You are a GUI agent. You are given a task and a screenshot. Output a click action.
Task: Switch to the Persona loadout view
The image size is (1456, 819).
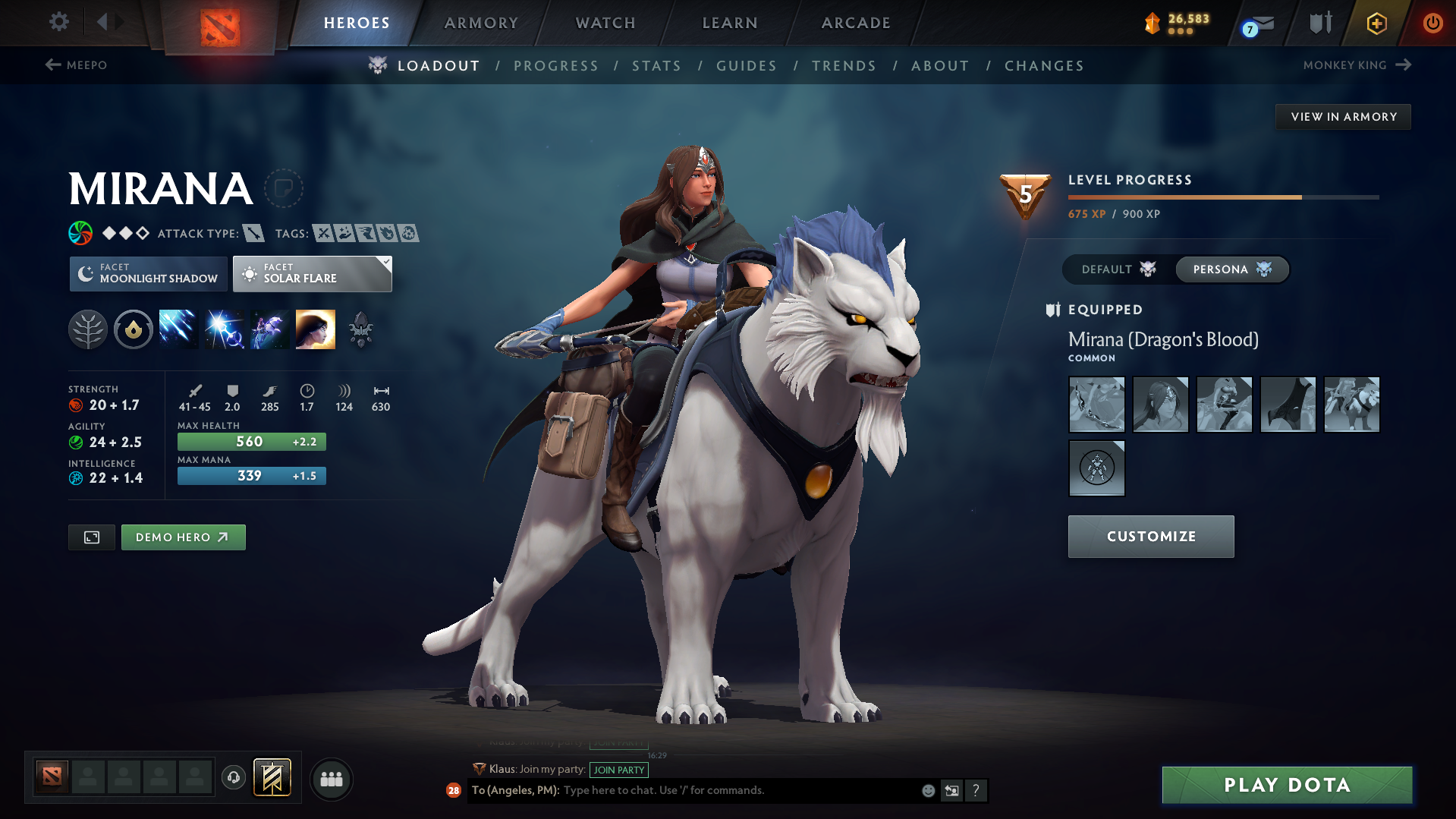coord(1231,269)
